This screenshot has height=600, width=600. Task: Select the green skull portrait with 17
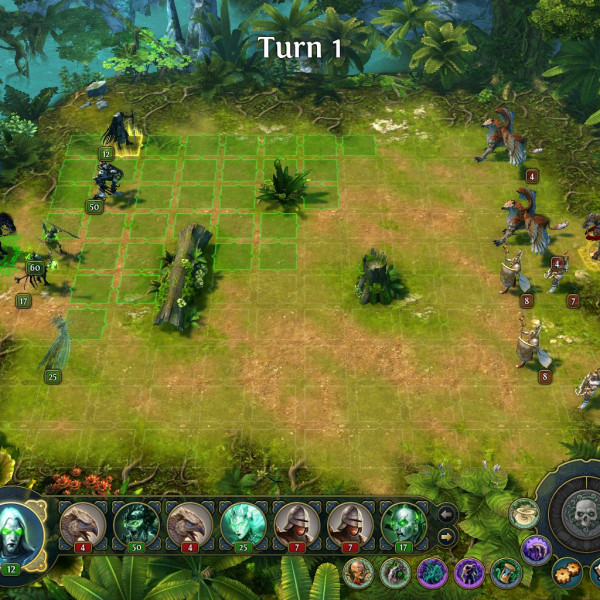tap(403, 523)
